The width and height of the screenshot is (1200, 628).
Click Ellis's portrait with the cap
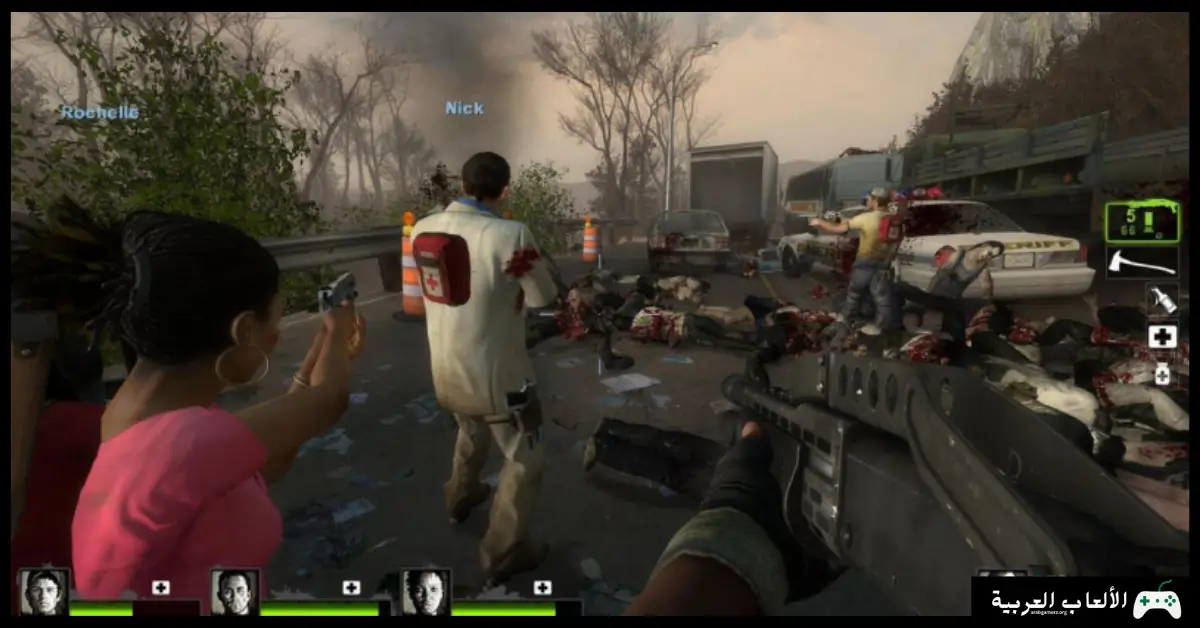click(44, 591)
